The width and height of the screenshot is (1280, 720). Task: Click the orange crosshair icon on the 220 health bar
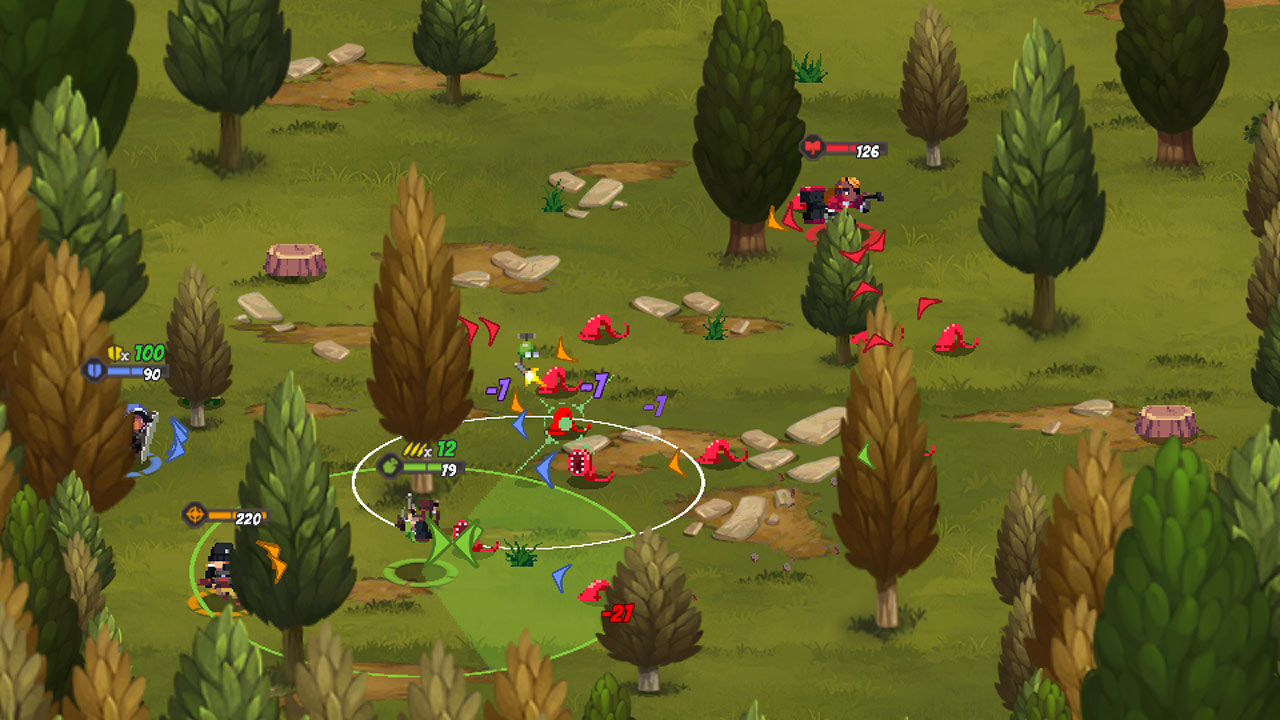197,515
